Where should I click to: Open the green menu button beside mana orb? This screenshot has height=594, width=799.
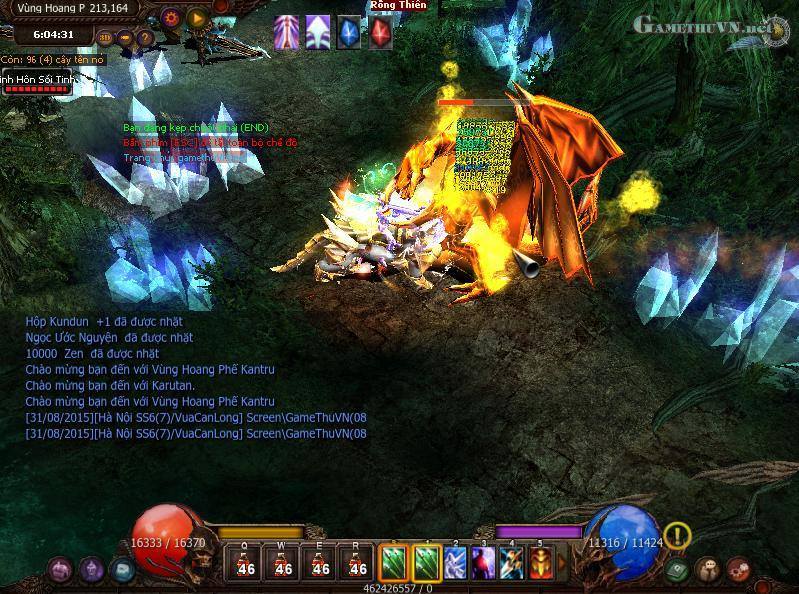coord(677,570)
